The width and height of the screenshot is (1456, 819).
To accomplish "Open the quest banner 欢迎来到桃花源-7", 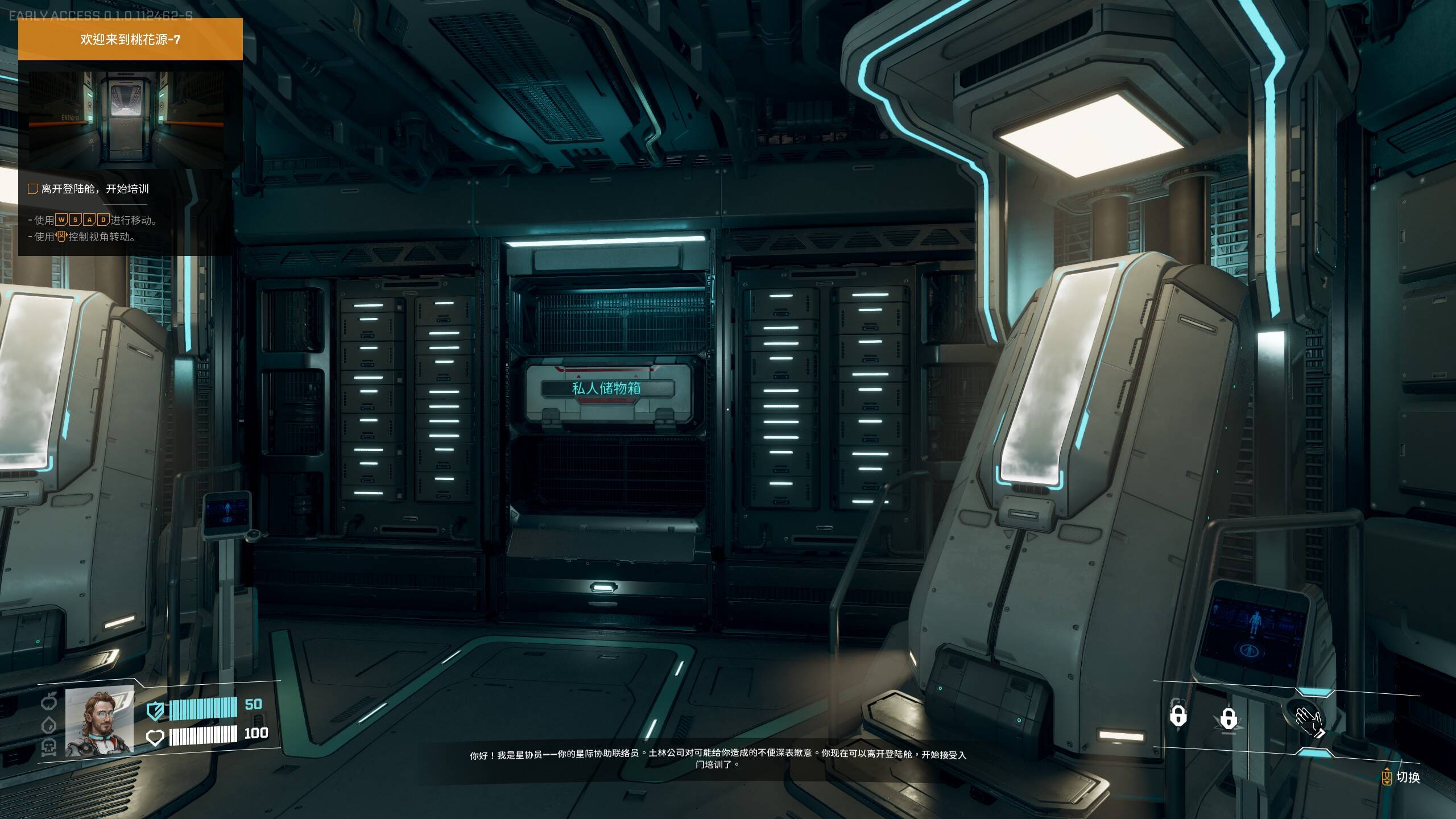I will pos(130,39).
